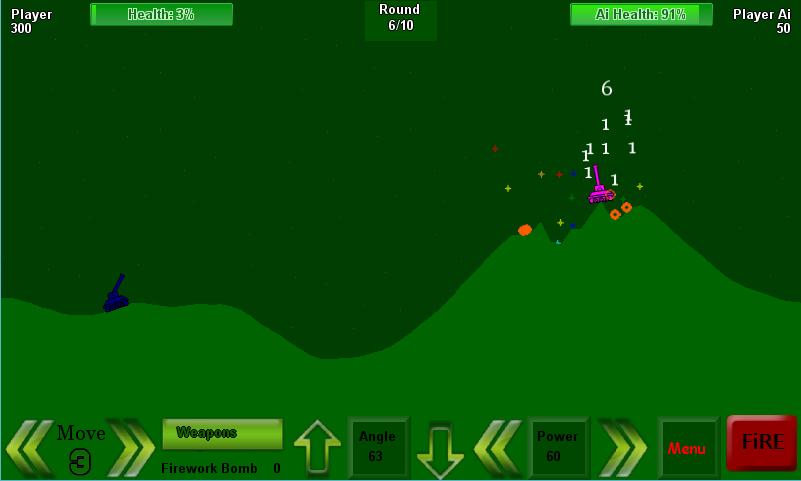Raise the angle with the up arrow

click(317, 447)
